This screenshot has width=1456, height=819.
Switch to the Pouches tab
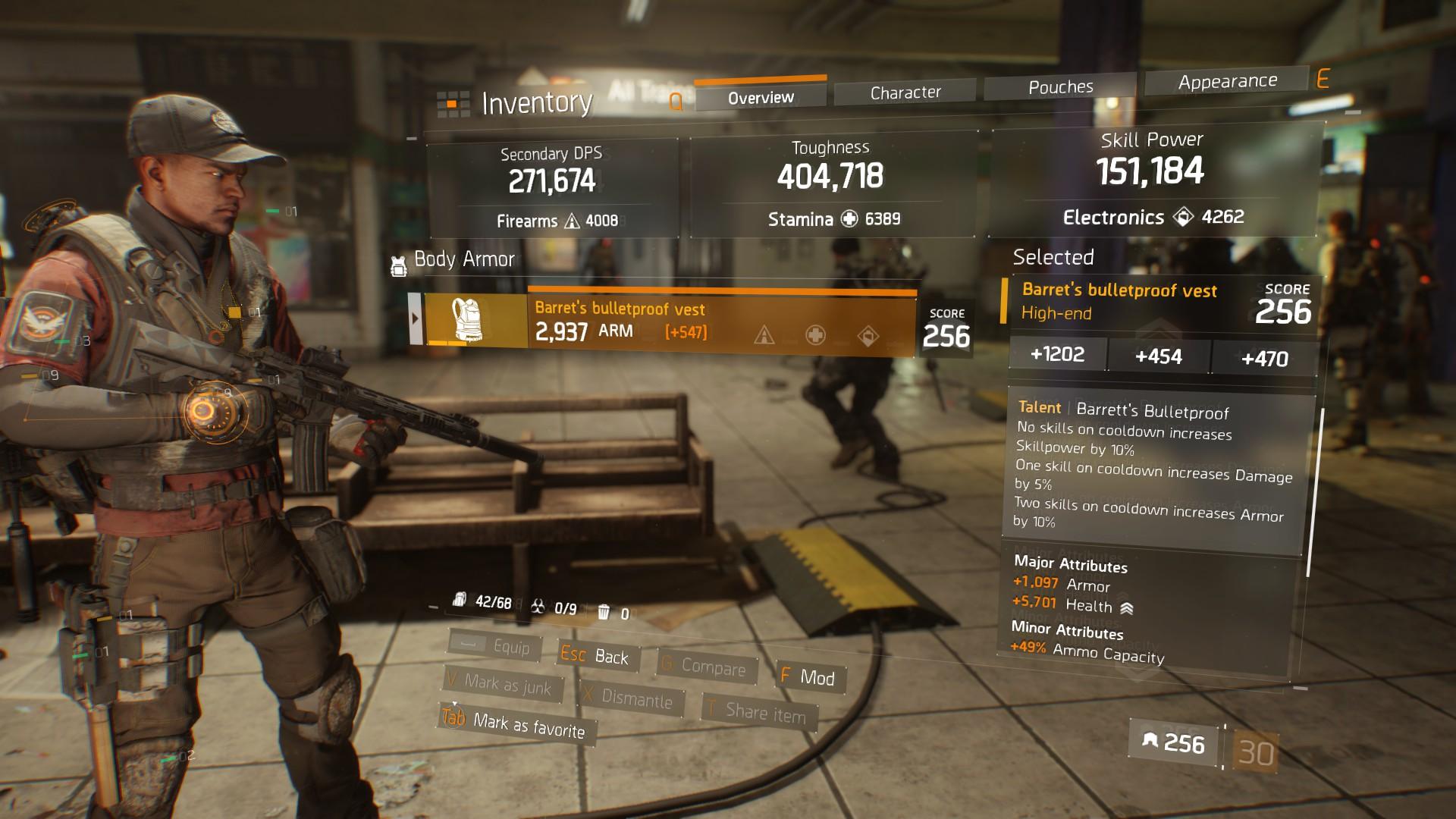pos(1060,87)
